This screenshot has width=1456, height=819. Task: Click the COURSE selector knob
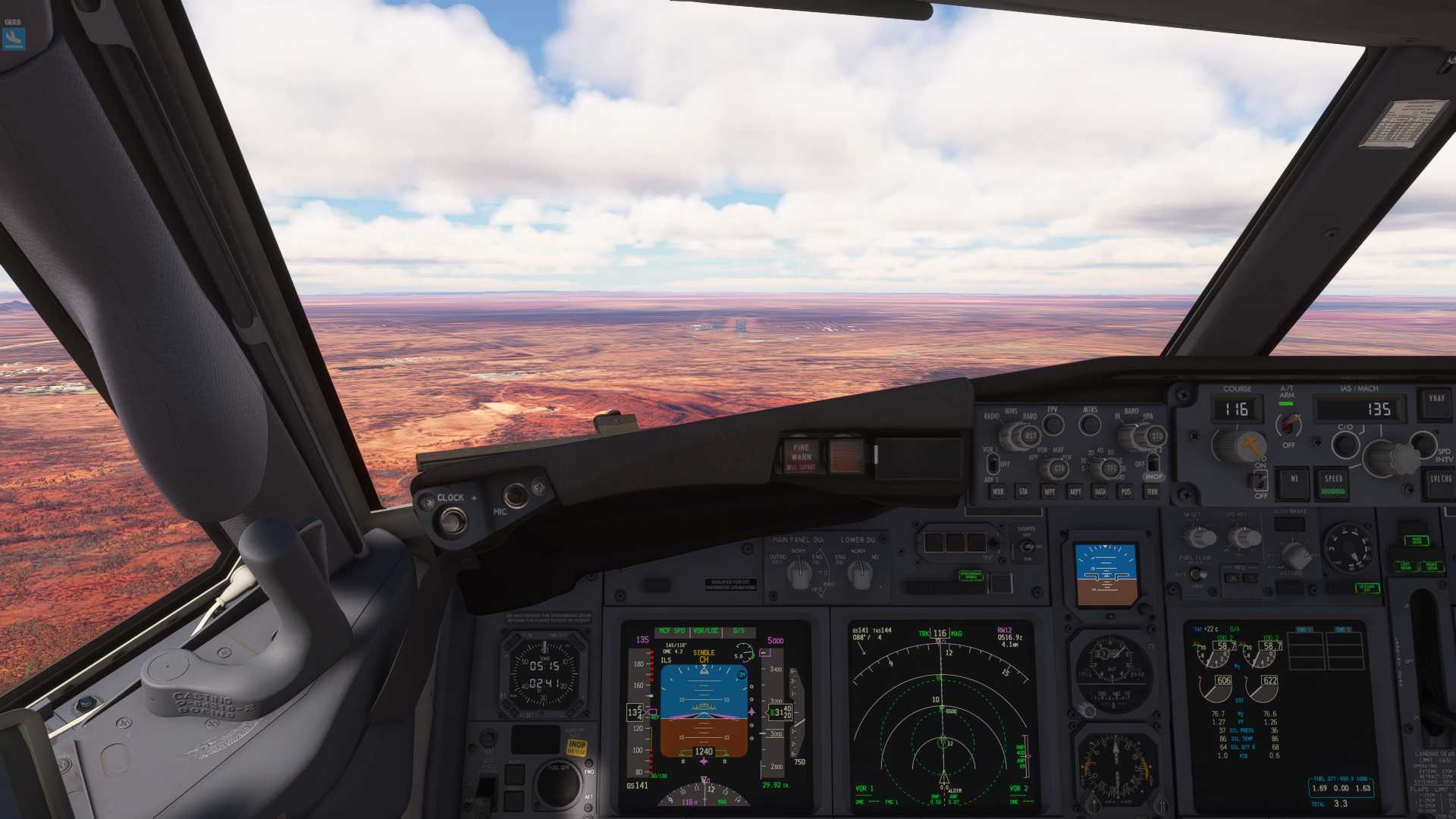(x=1235, y=445)
